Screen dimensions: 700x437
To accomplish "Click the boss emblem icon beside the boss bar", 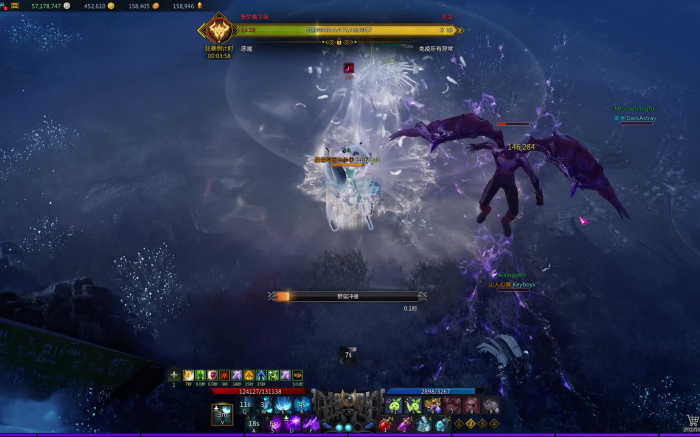I will [218, 31].
